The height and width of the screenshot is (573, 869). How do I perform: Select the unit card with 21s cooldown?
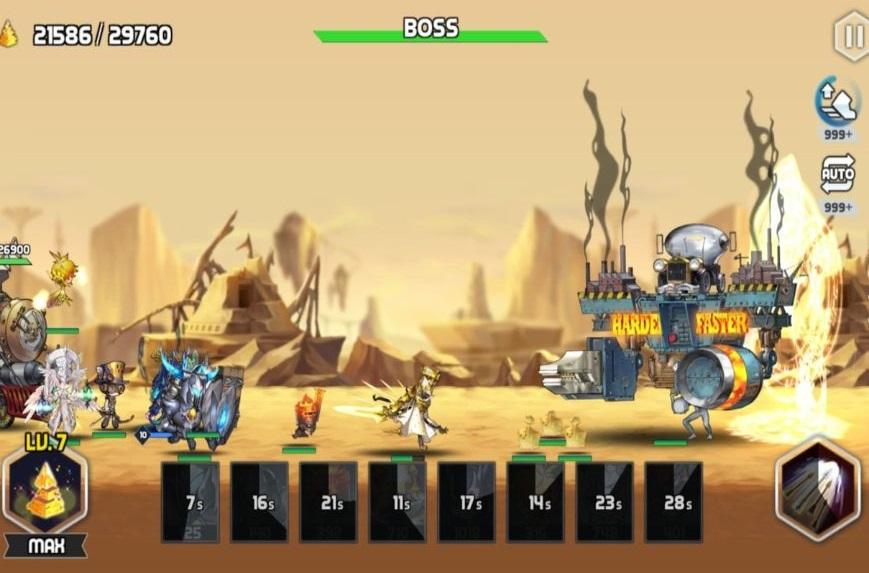[329, 502]
